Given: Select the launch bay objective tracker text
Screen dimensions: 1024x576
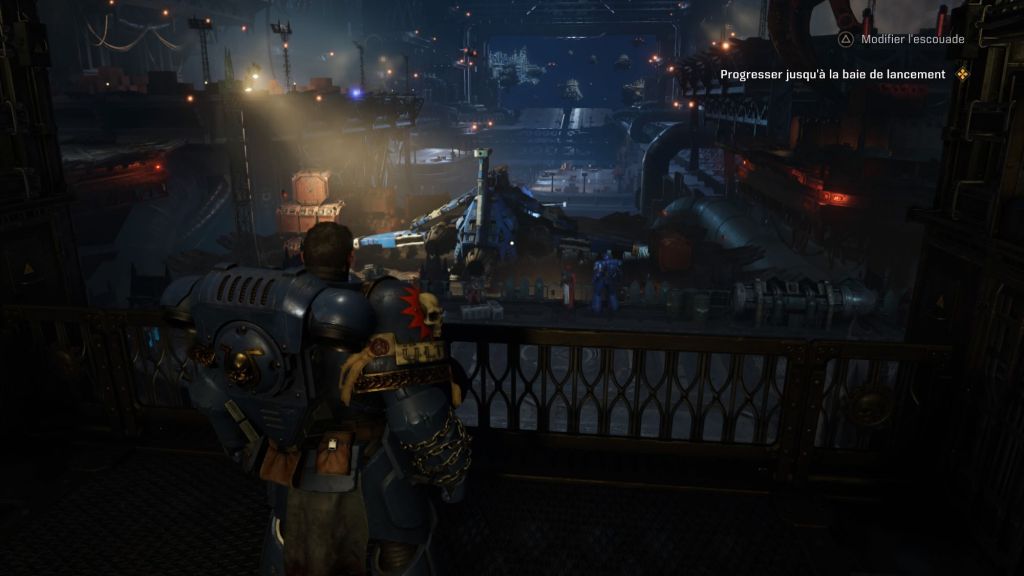Looking at the screenshot, I should 832,74.
